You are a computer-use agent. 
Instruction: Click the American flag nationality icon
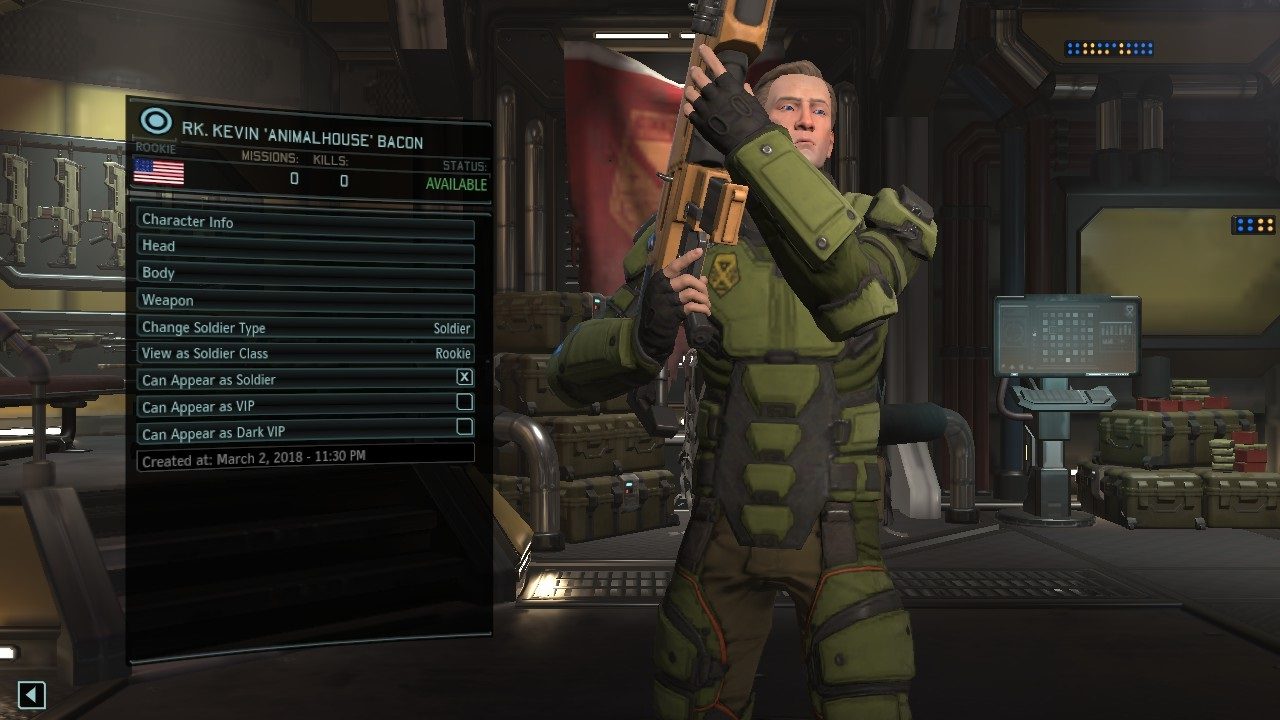coord(158,173)
